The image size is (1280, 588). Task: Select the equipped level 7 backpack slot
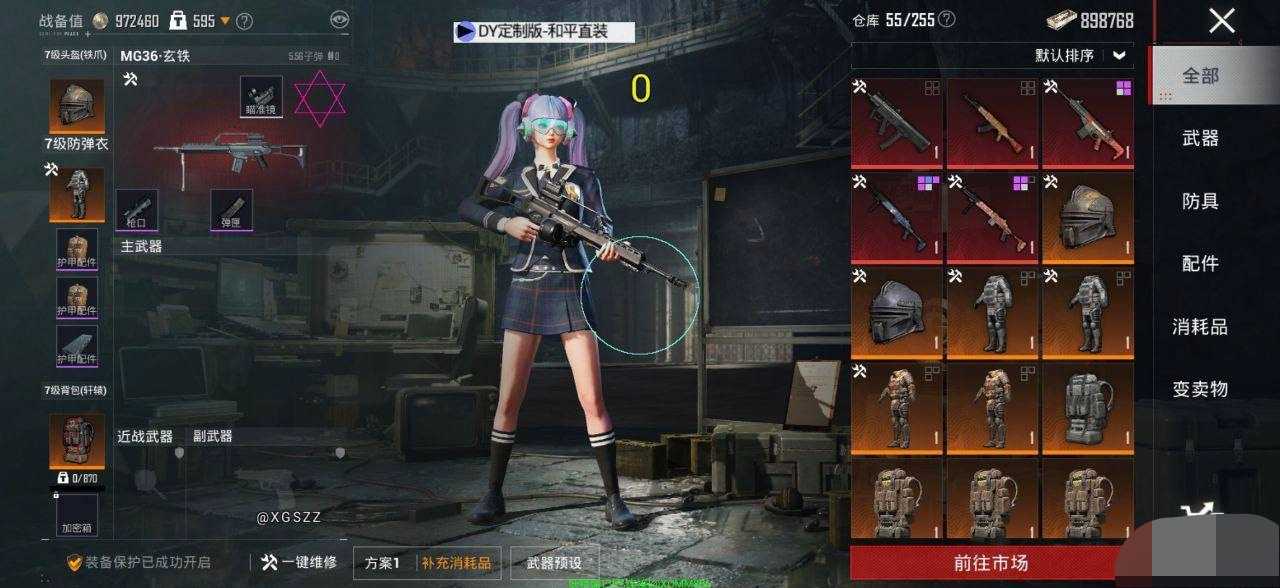click(x=77, y=439)
